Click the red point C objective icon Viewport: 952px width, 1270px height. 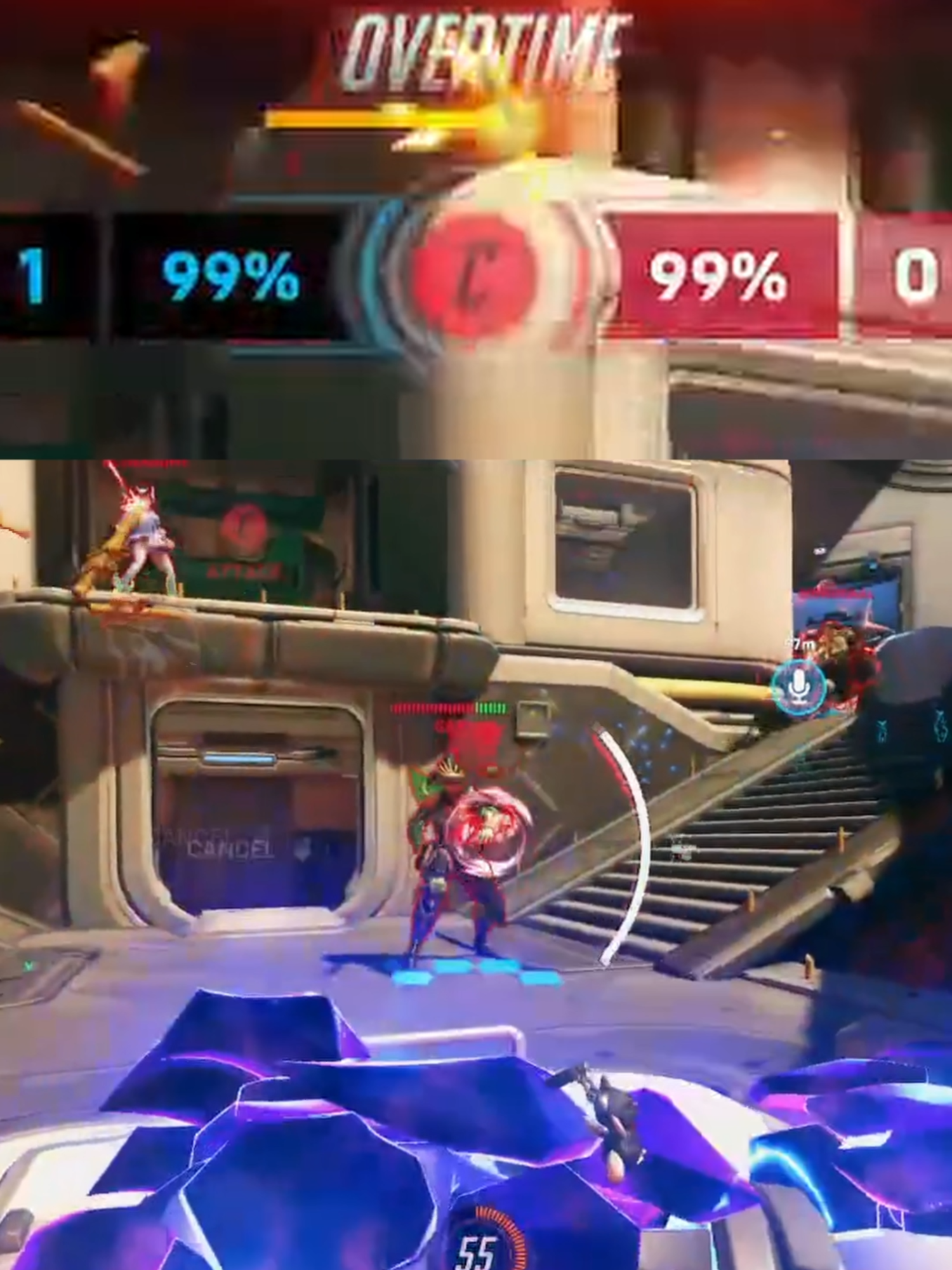coord(473,273)
